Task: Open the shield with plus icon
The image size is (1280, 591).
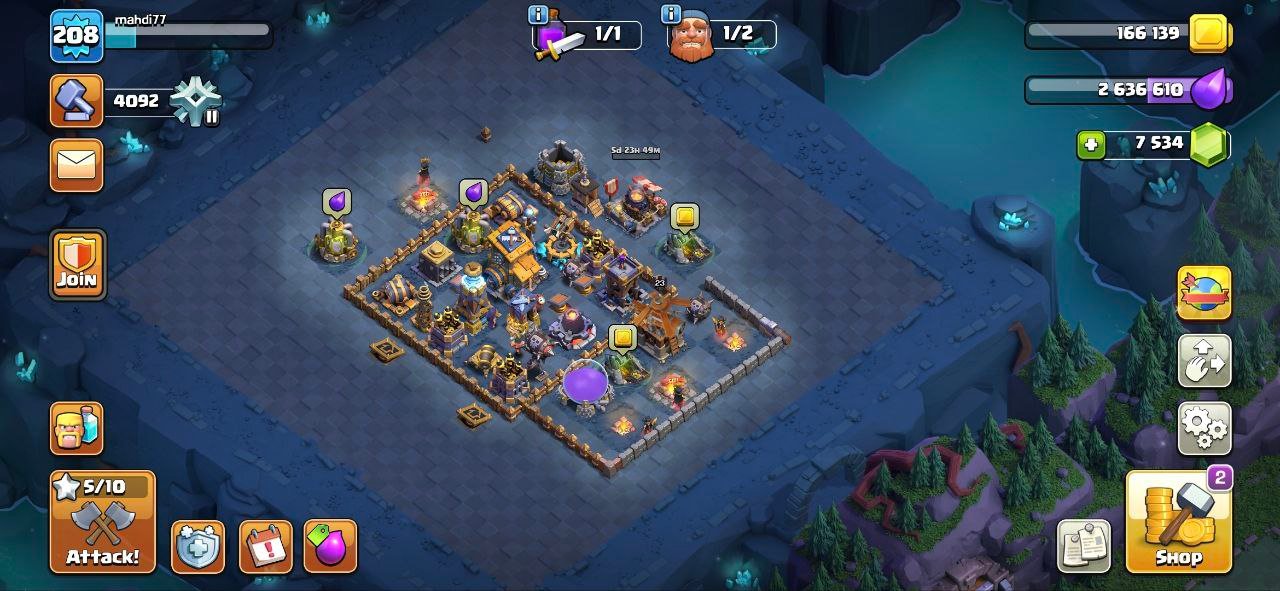Action: [x=197, y=547]
